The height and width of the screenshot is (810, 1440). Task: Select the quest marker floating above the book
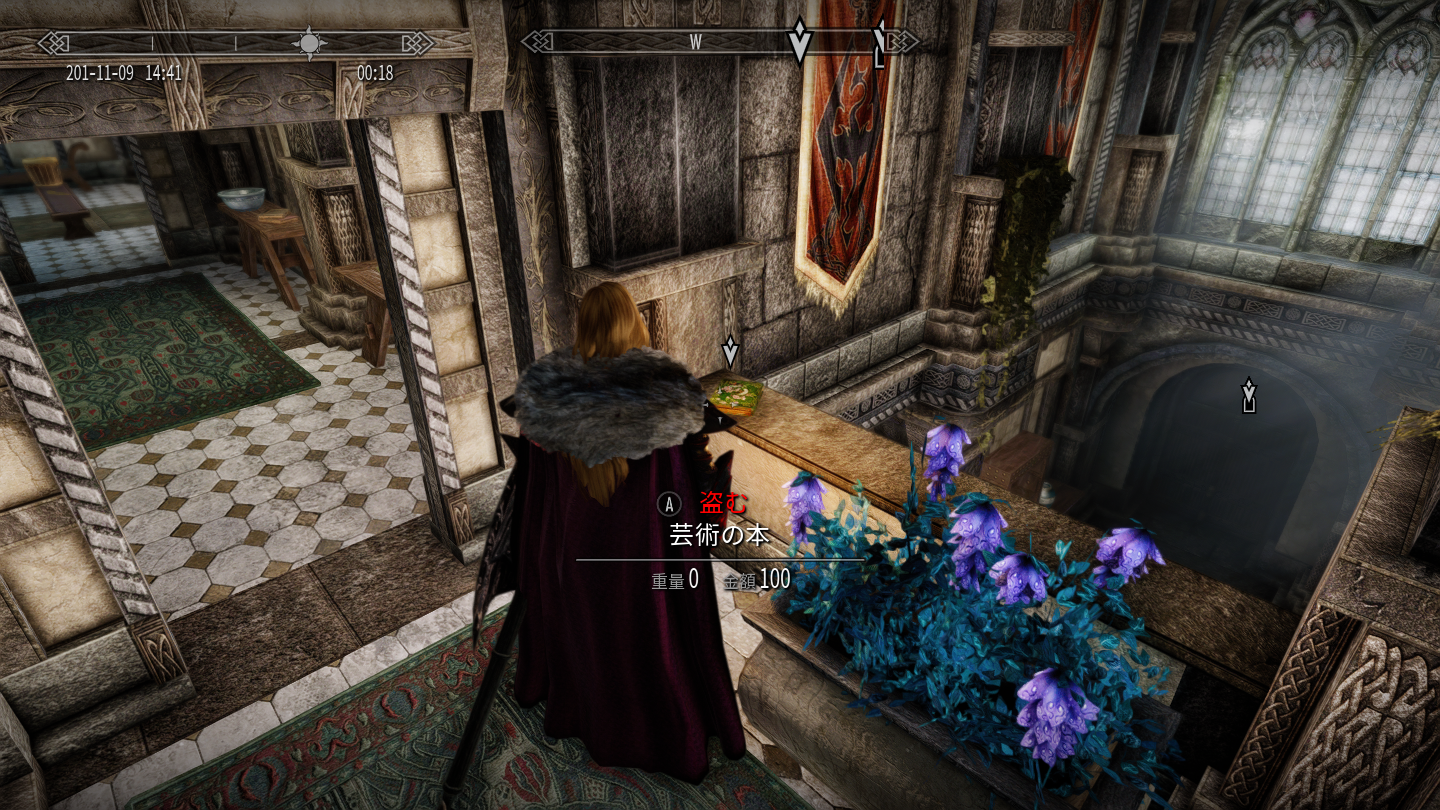730,352
